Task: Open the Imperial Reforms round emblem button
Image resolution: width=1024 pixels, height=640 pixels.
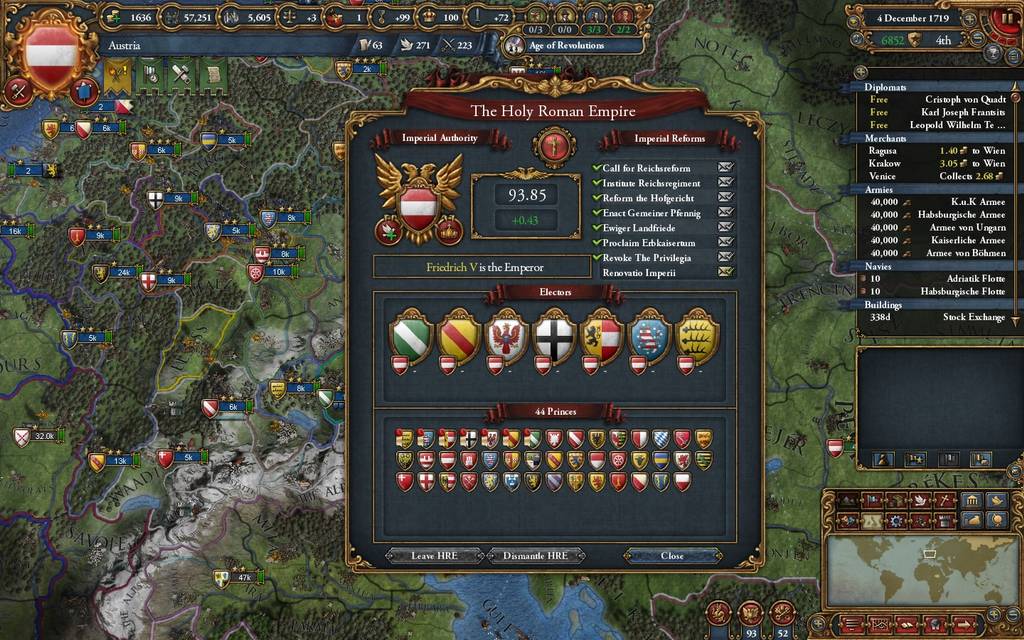Action: coord(554,146)
